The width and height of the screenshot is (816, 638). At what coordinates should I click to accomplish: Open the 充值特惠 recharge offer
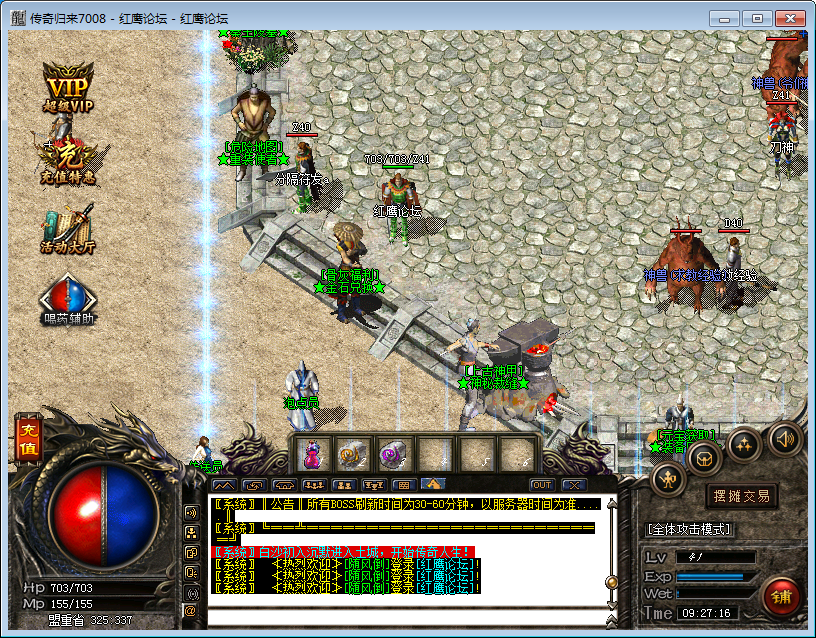pyautogui.click(x=68, y=160)
